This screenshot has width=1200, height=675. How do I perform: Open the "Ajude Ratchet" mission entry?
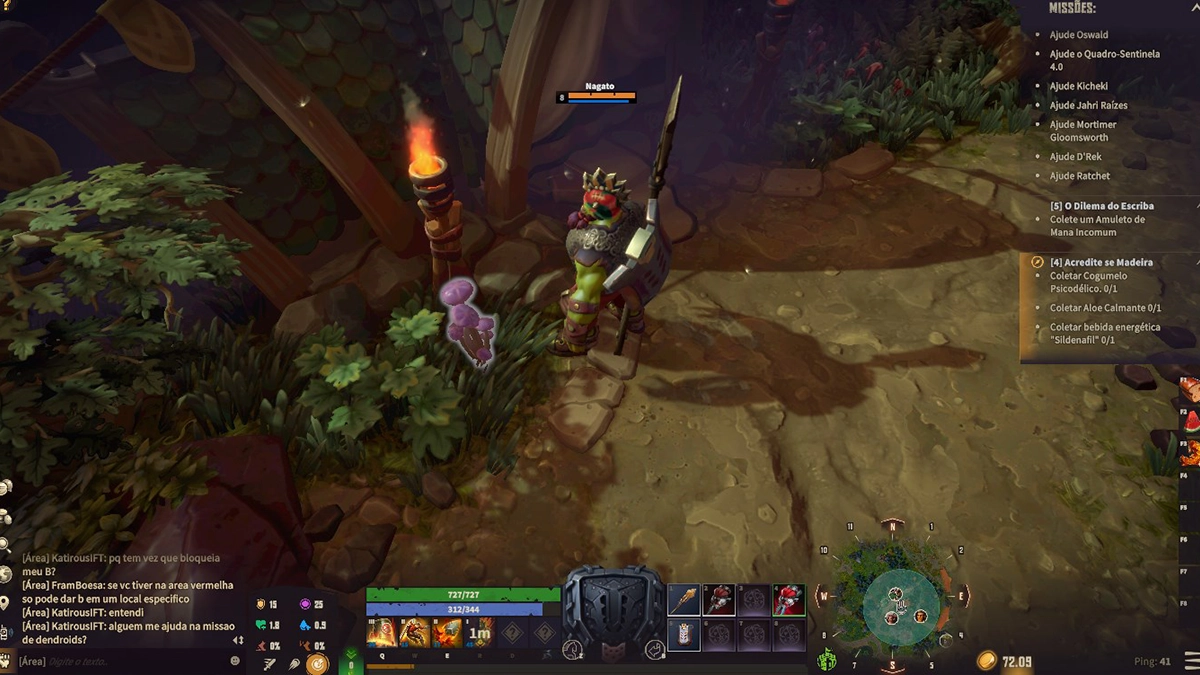(1079, 176)
